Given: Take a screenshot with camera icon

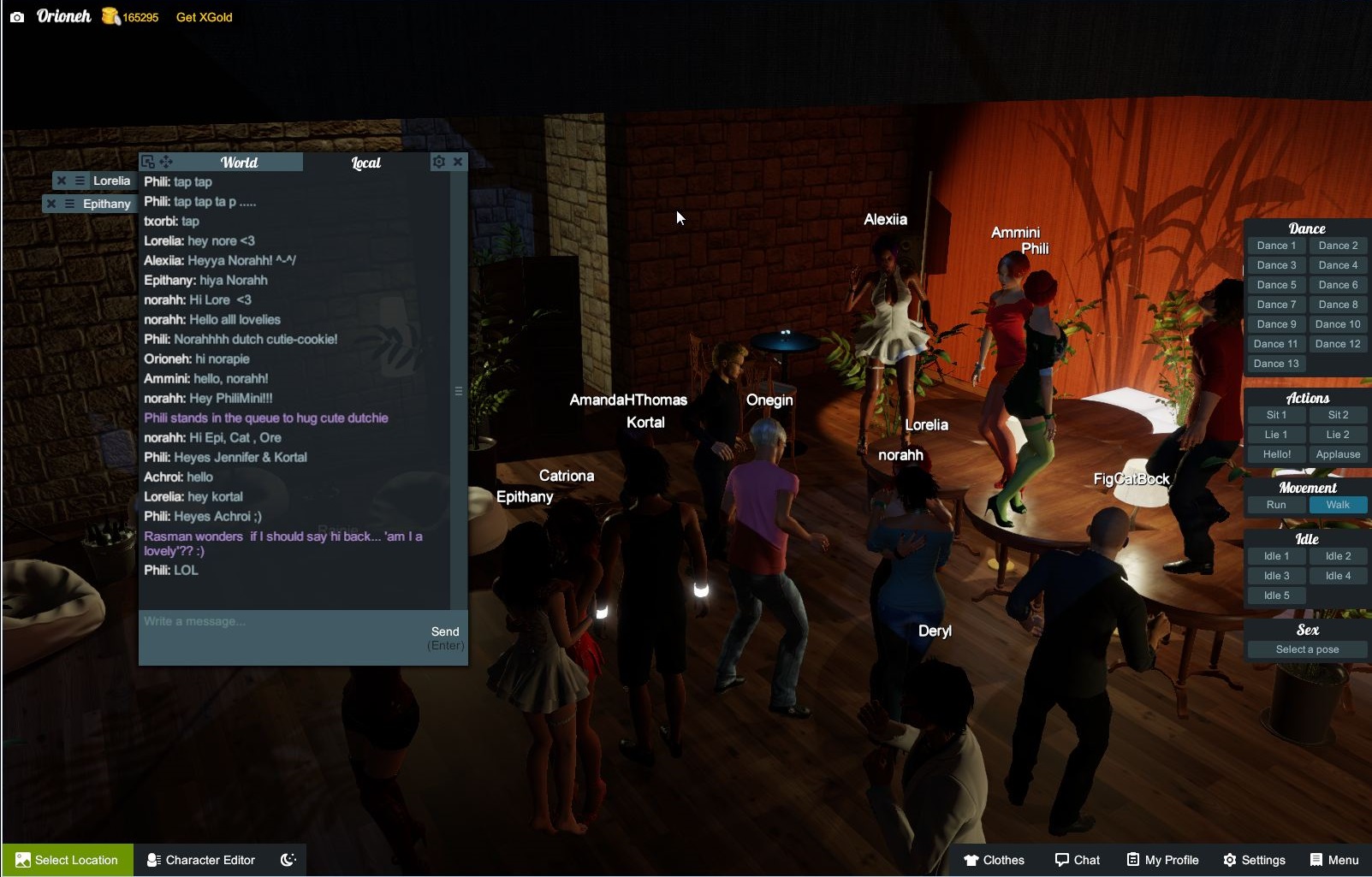Looking at the screenshot, I should (17, 16).
